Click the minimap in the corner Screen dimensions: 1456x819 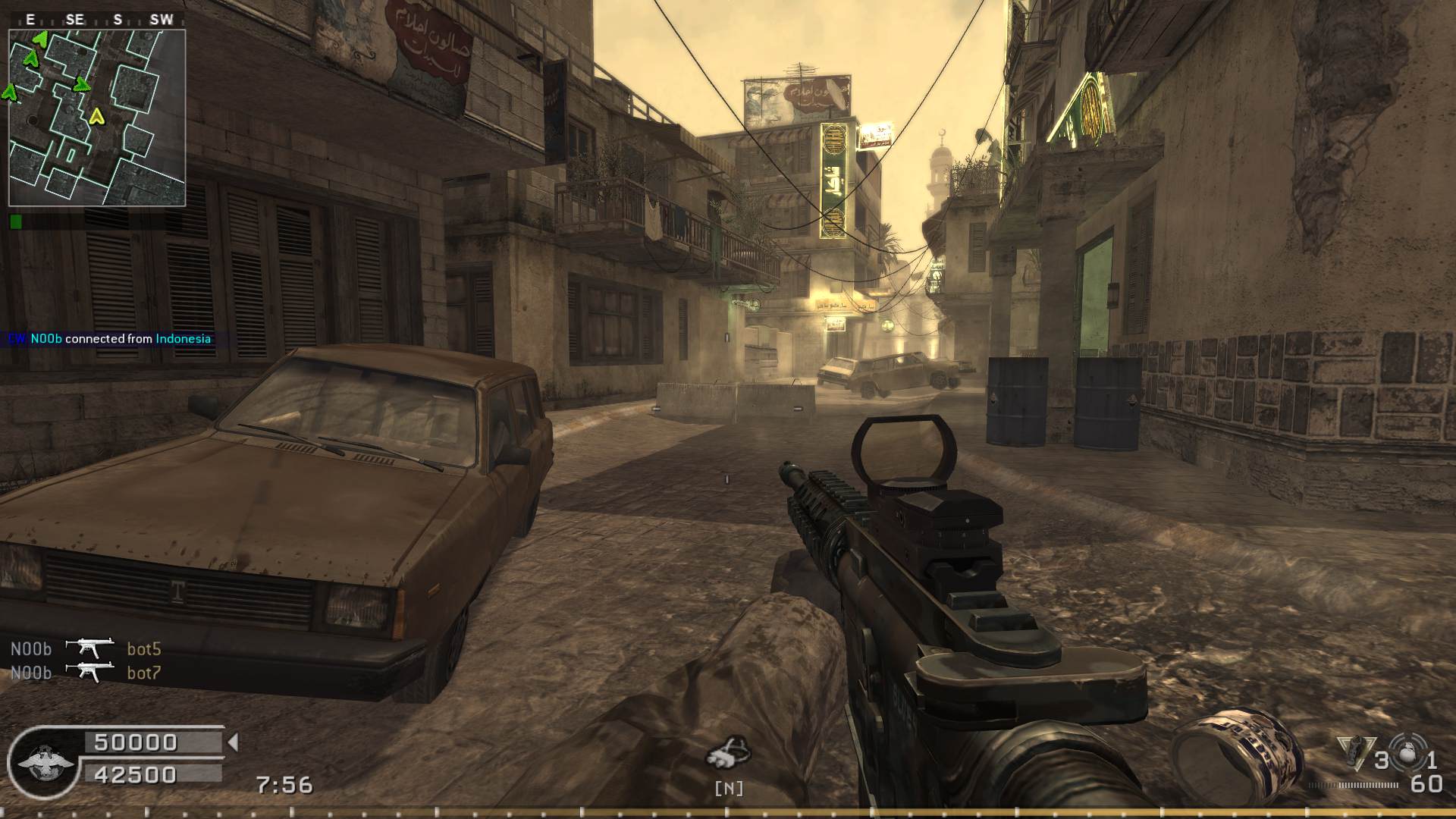pyautogui.click(x=97, y=118)
